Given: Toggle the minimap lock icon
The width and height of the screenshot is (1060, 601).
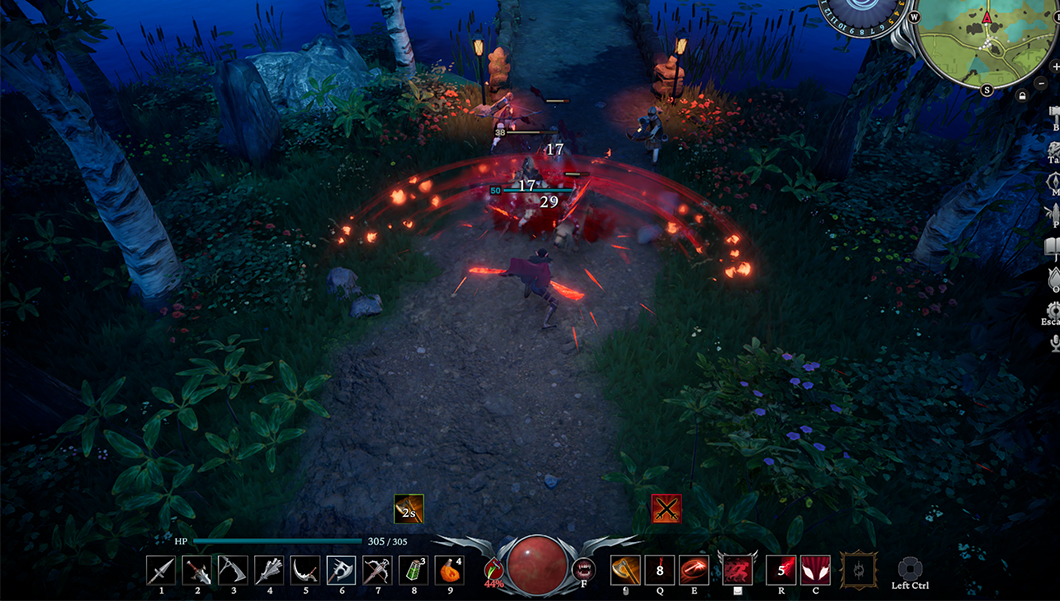Looking at the screenshot, I should pyautogui.click(x=1021, y=96).
